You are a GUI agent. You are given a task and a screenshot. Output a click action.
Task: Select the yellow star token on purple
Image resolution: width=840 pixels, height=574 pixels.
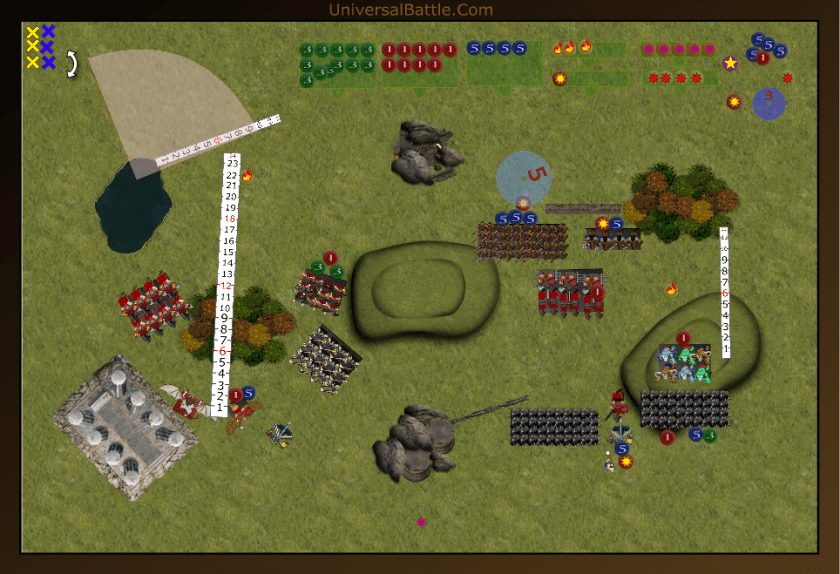tap(730, 63)
